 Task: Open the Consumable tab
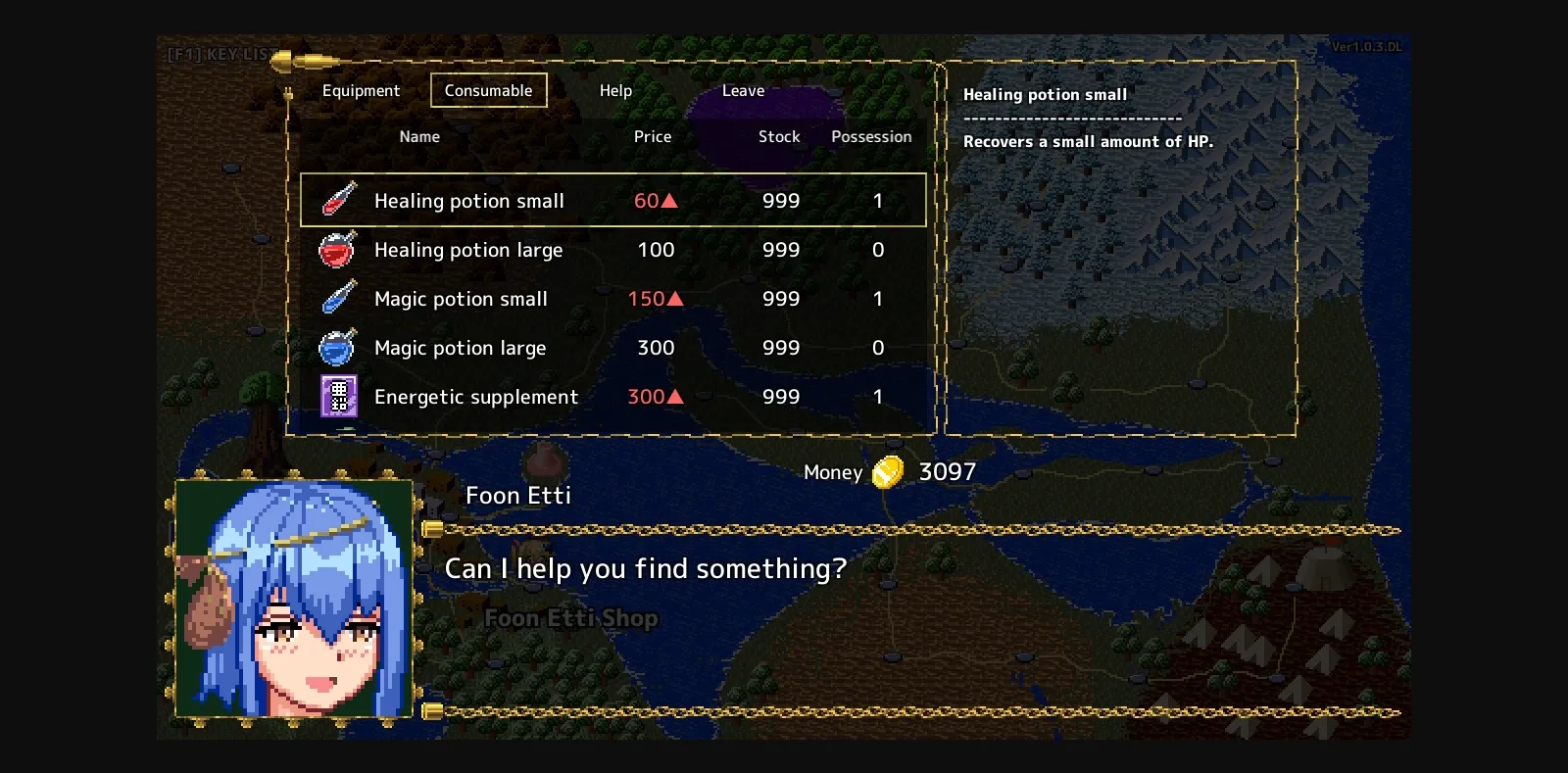[x=489, y=90]
